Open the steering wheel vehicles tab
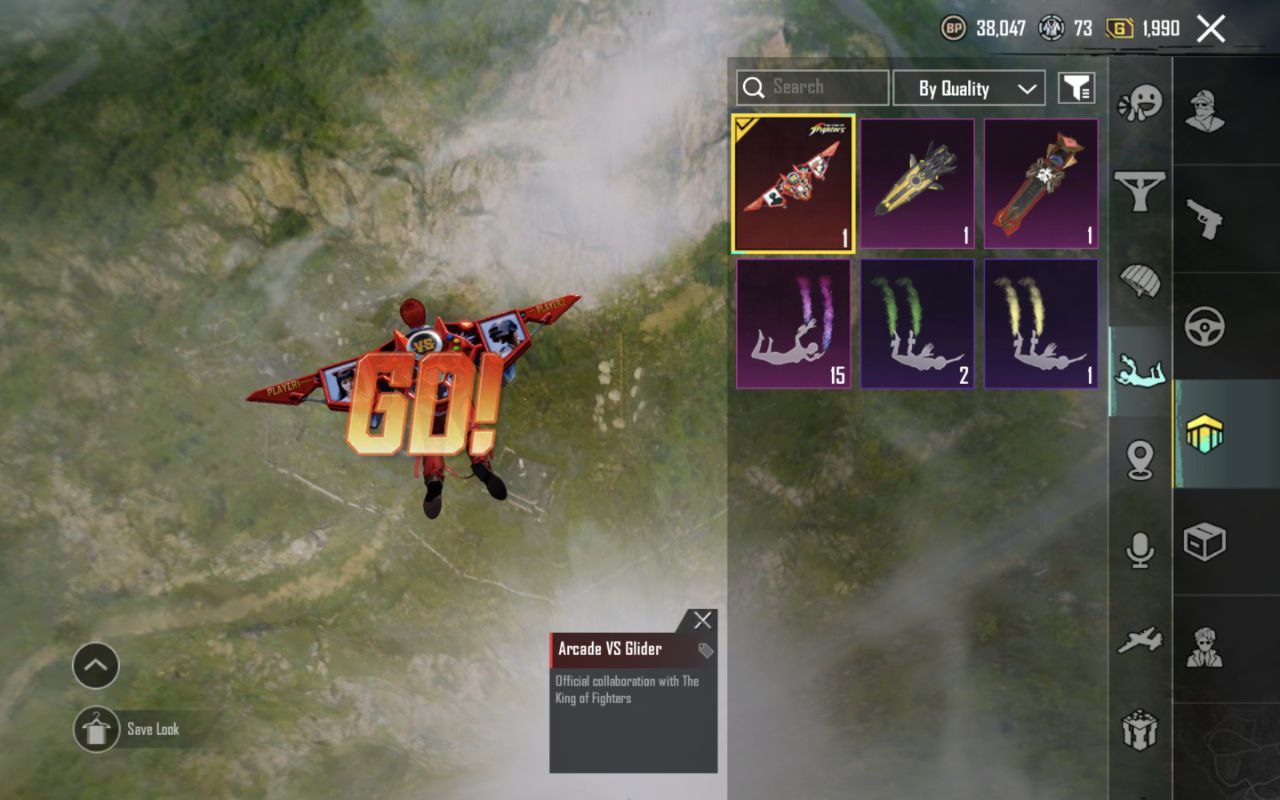Image resolution: width=1280 pixels, height=800 pixels. point(1205,326)
